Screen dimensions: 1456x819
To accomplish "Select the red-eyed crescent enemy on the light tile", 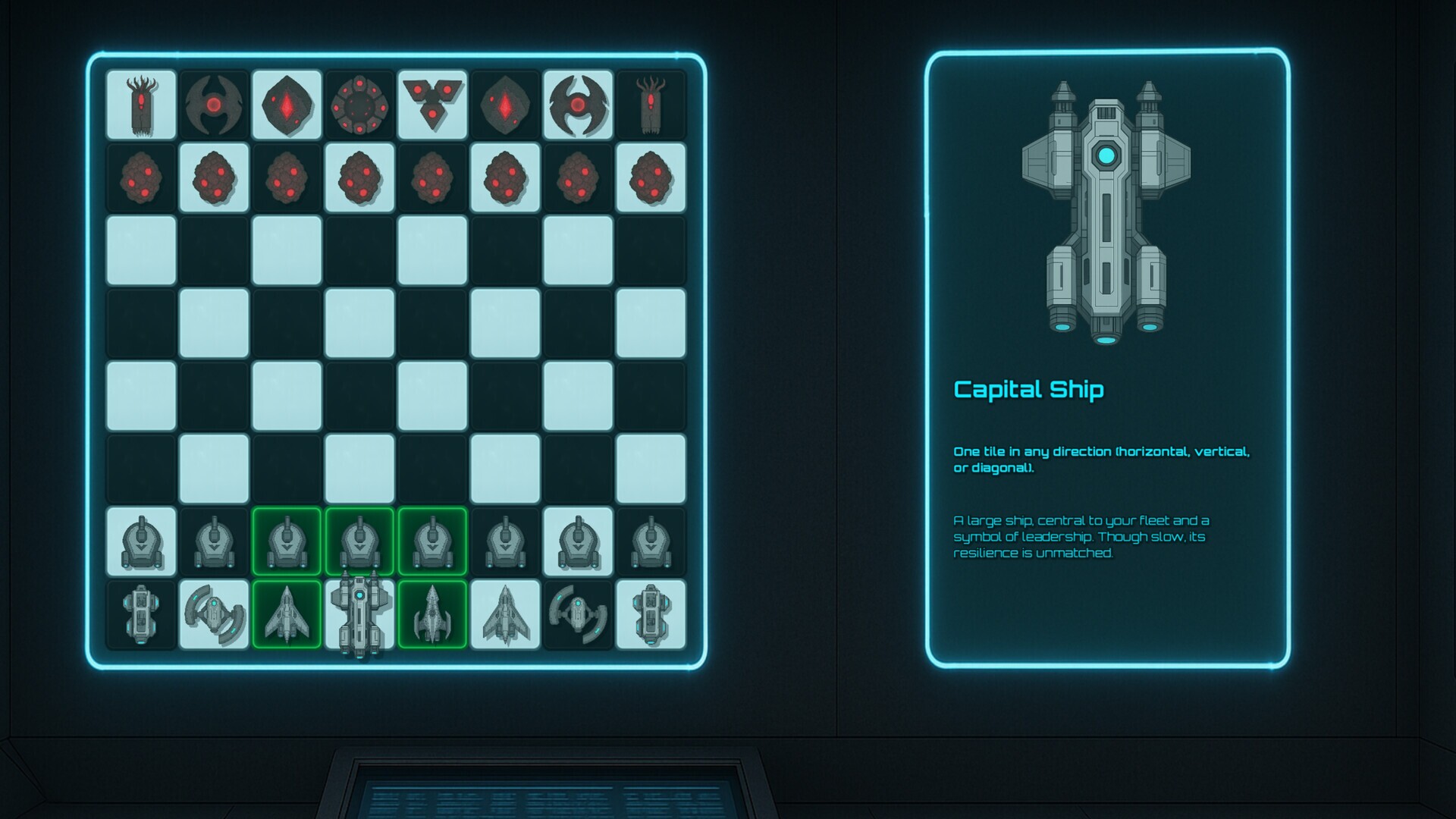I will click(x=578, y=105).
